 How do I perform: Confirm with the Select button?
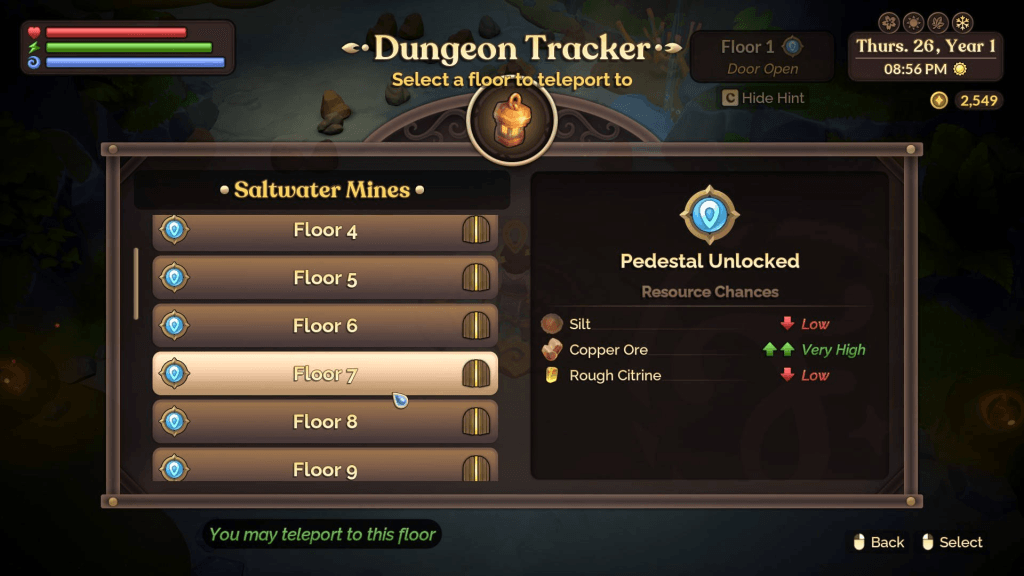(x=950, y=542)
